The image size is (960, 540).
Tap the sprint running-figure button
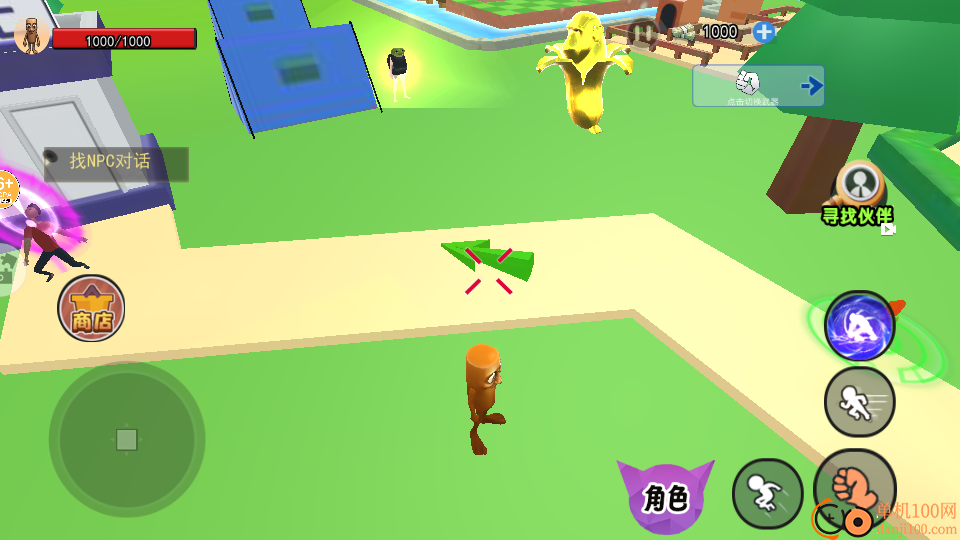pyautogui.click(x=859, y=402)
